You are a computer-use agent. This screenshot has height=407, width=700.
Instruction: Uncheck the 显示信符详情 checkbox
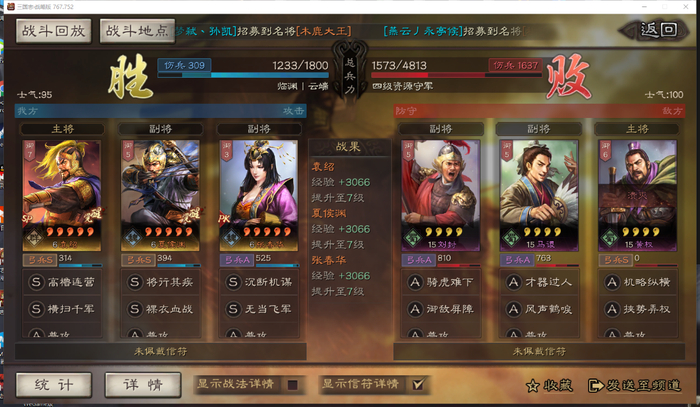[418, 384]
